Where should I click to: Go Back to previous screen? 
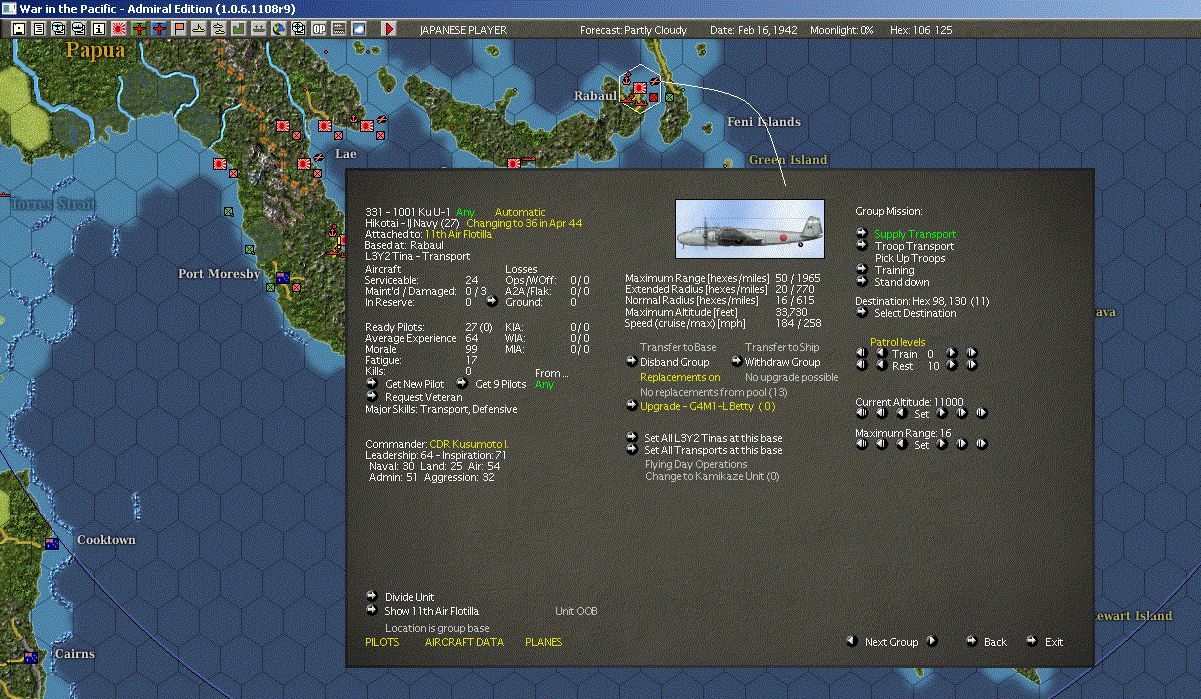[x=995, y=642]
